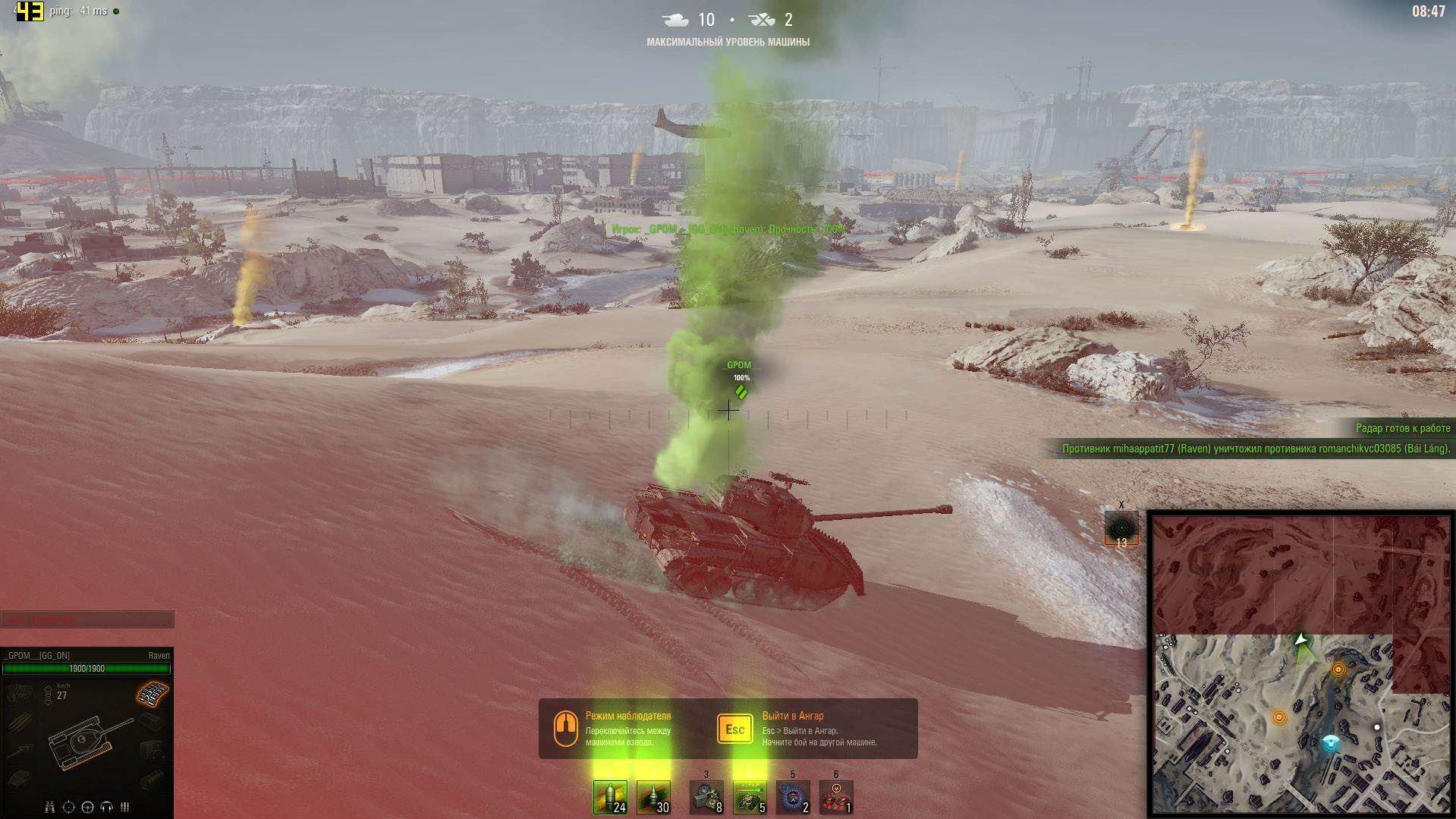
Task: Select the binoculars icon in the damage panel
Action: [49, 807]
